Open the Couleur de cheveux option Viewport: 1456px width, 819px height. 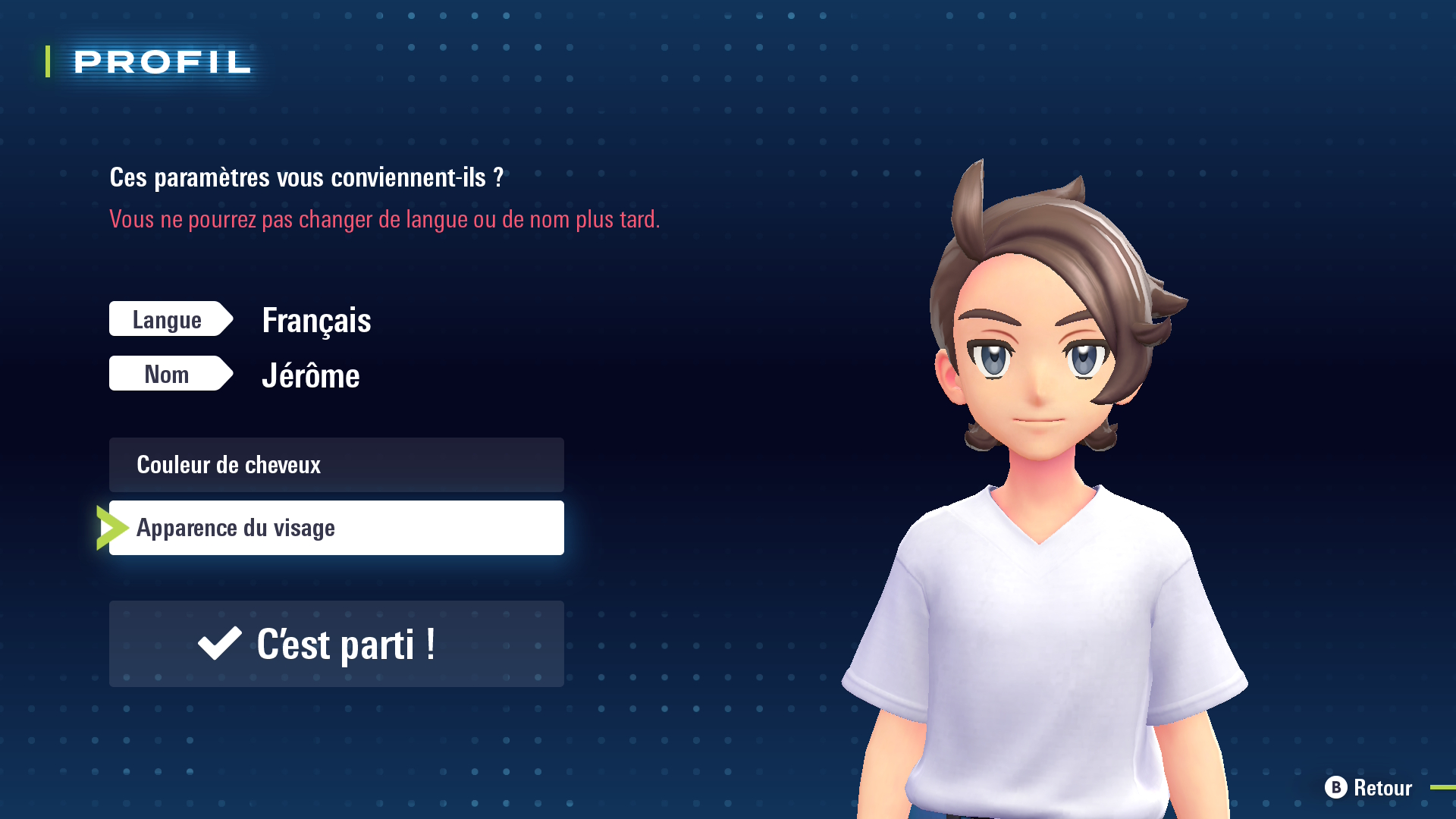tap(336, 465)
